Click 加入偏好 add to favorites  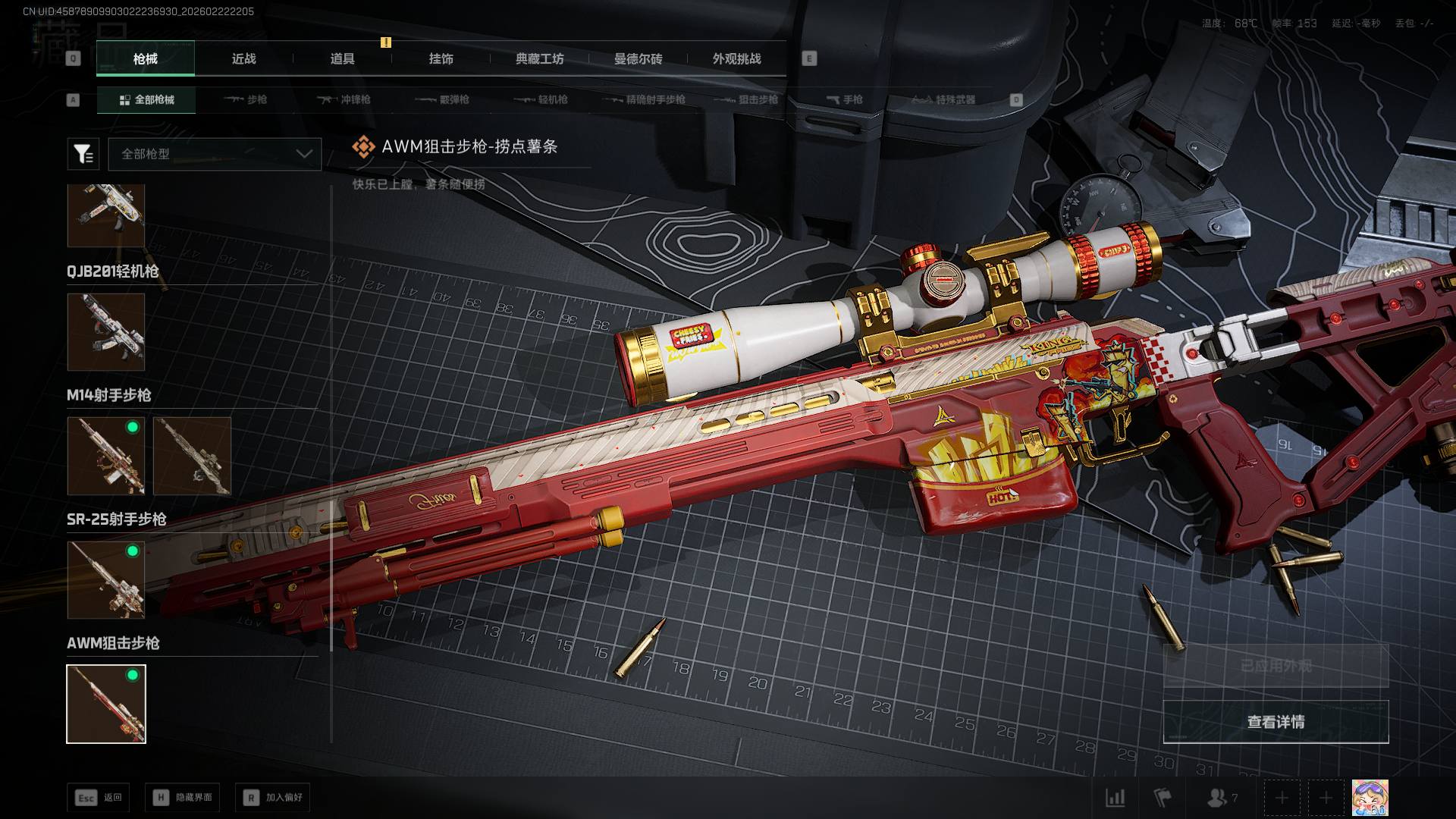(x=273, y=798)
